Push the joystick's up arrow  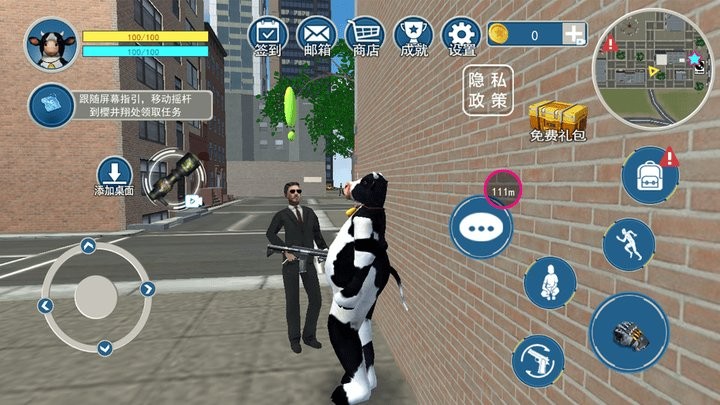(x=88, y=244)
